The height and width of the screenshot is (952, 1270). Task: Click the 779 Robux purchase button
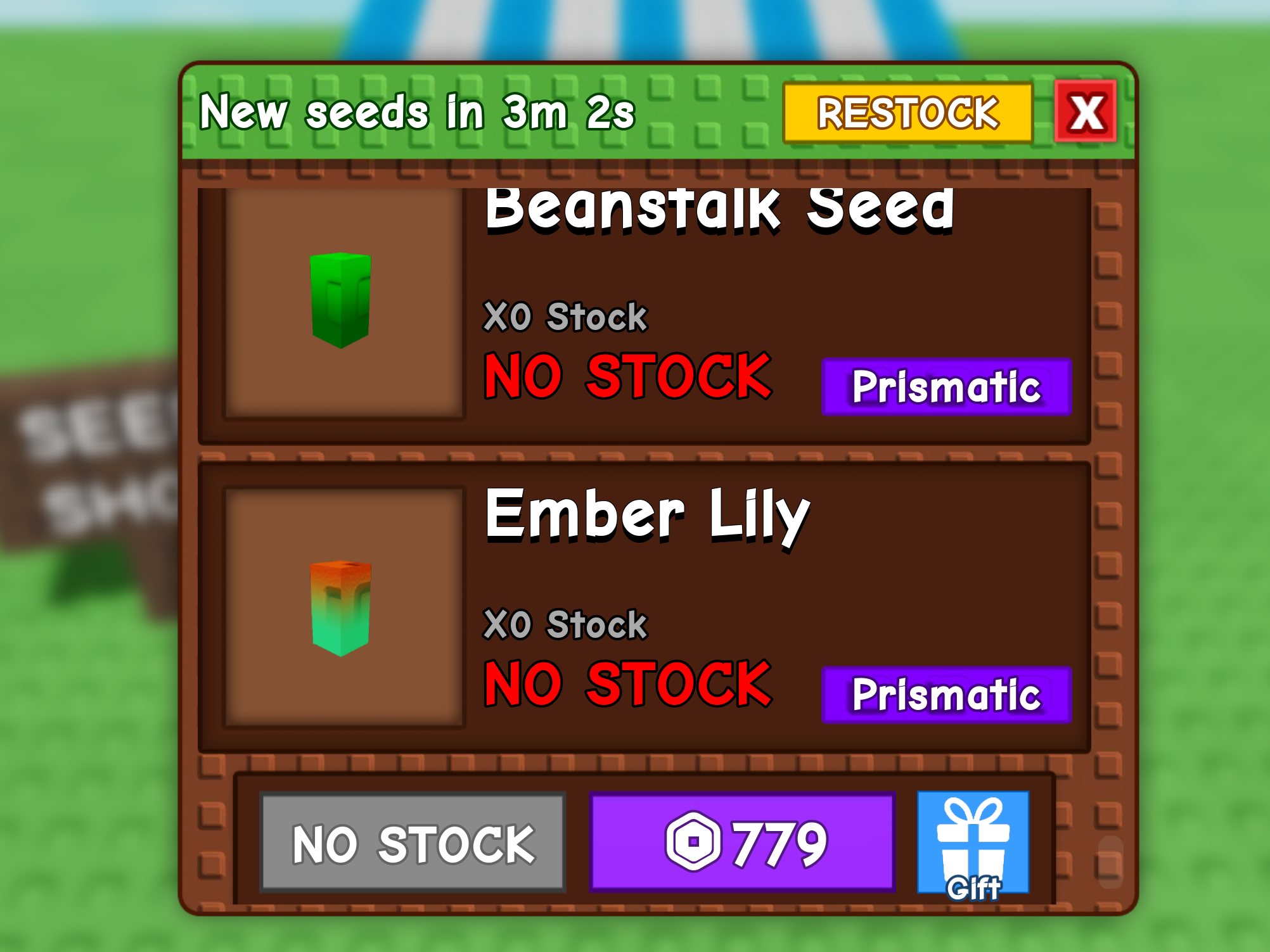(x=741, y=841)
